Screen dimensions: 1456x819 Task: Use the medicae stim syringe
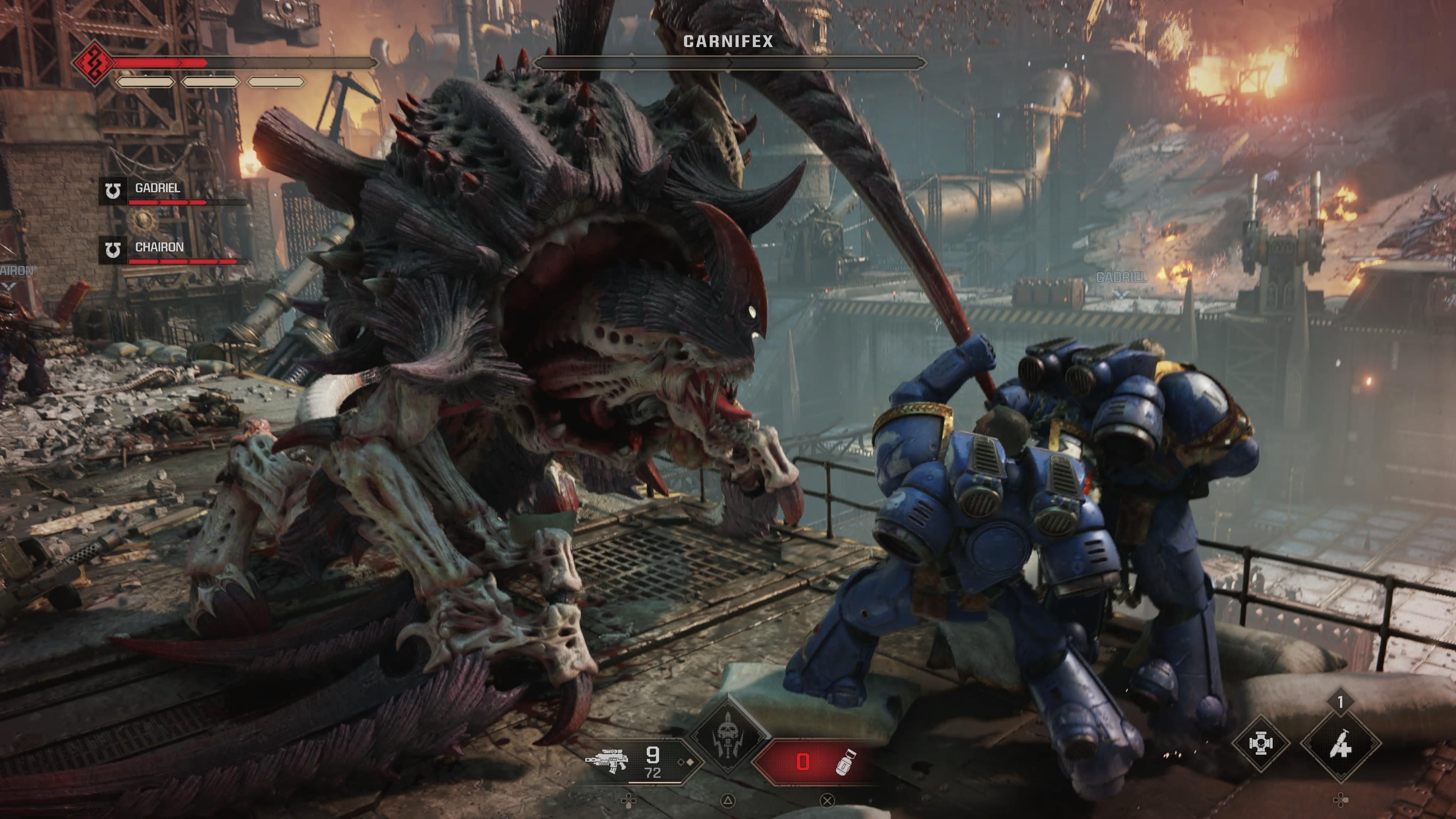(x=1340, y=747)
